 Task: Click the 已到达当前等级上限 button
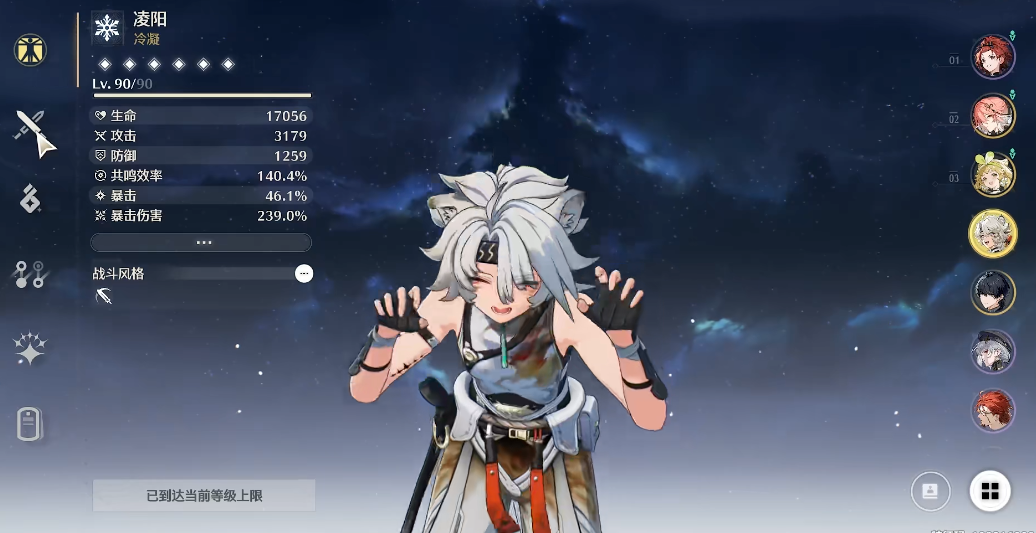[x=204, y=495]
